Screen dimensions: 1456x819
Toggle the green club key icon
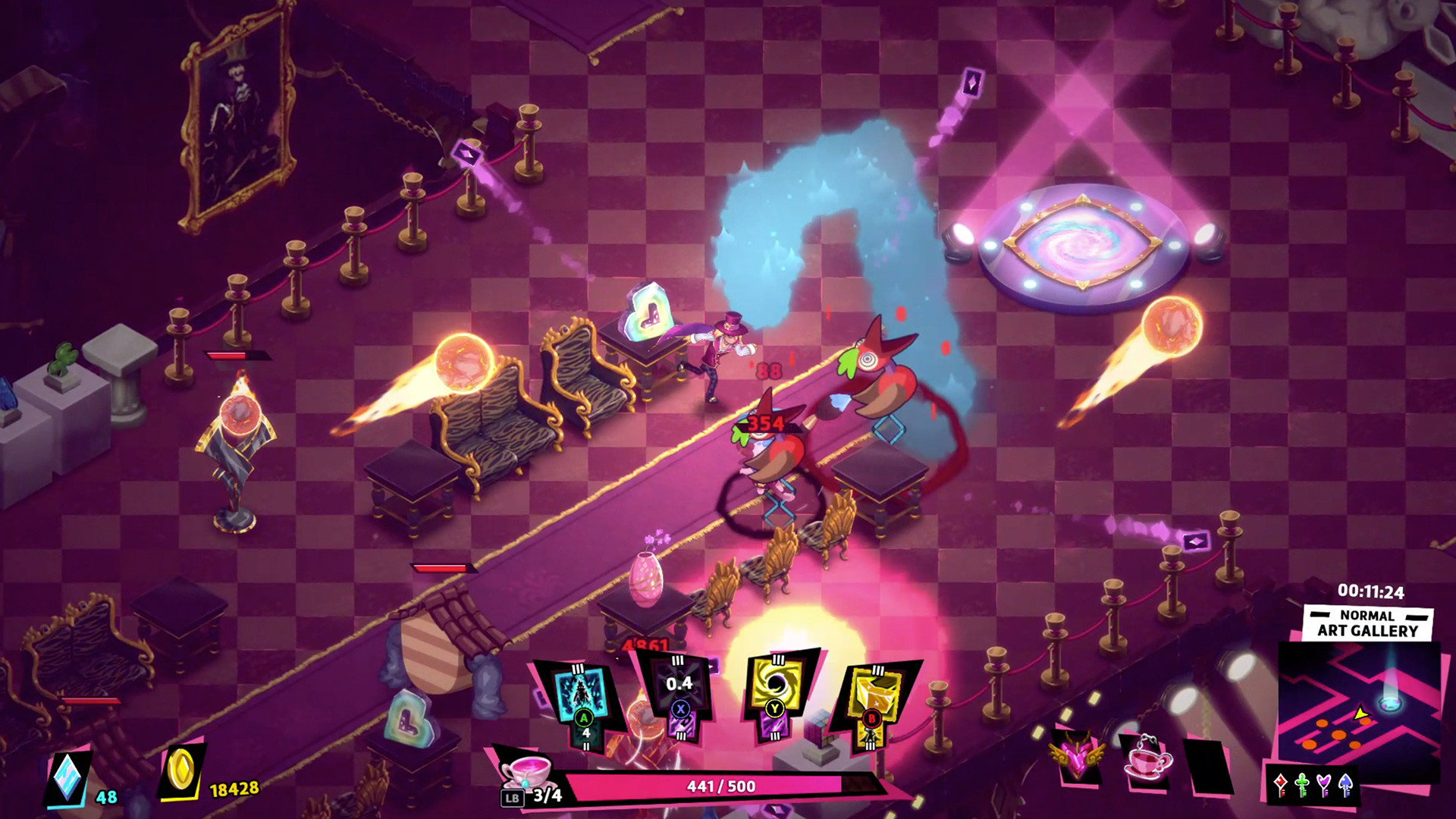point(1301,783)
